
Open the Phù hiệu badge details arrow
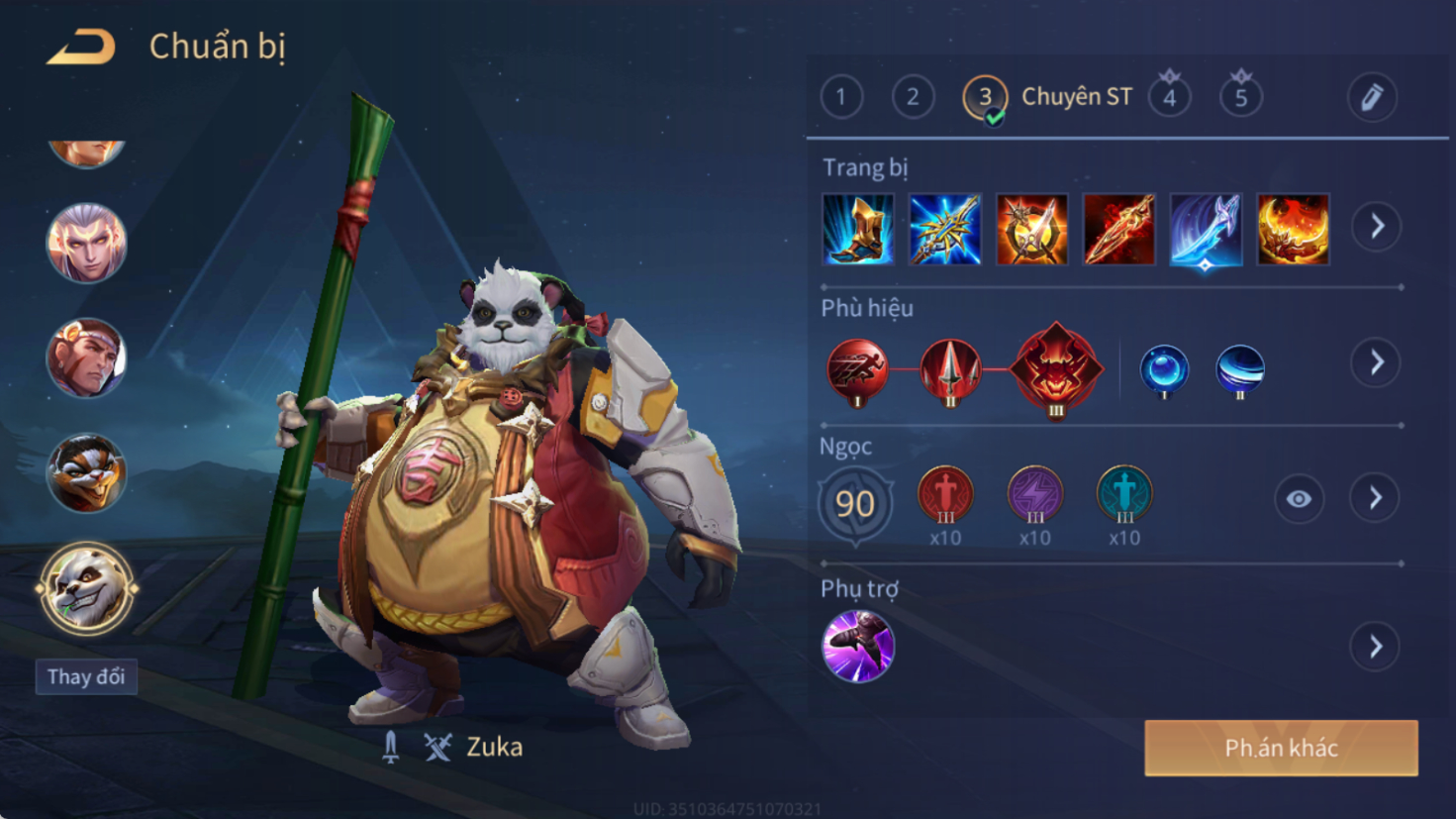coord(1376,362)
